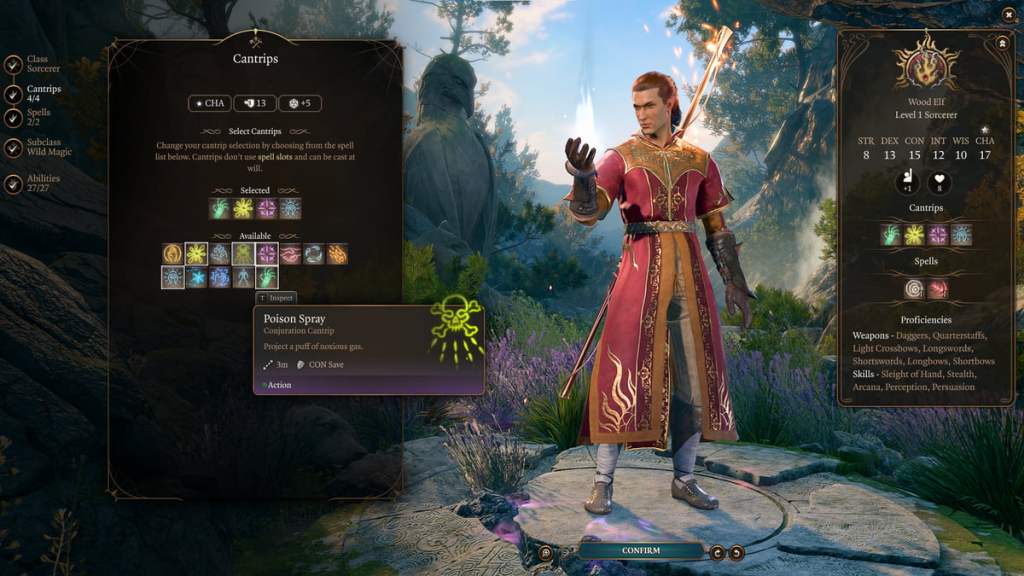
Task: Click the redo arrow beside Confirm
Action: (737, 551)
